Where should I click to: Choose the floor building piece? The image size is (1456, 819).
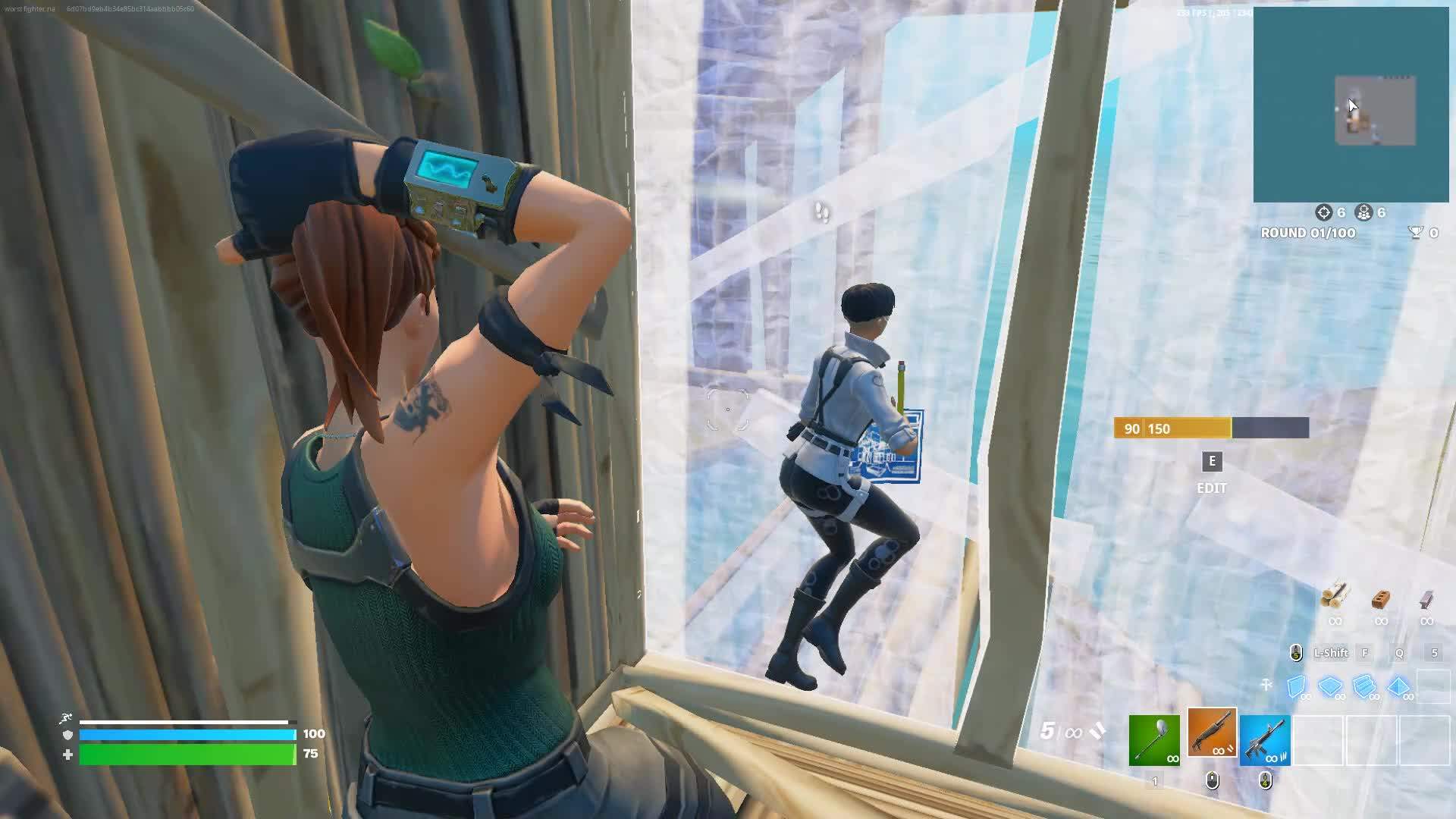[1331, 686]
